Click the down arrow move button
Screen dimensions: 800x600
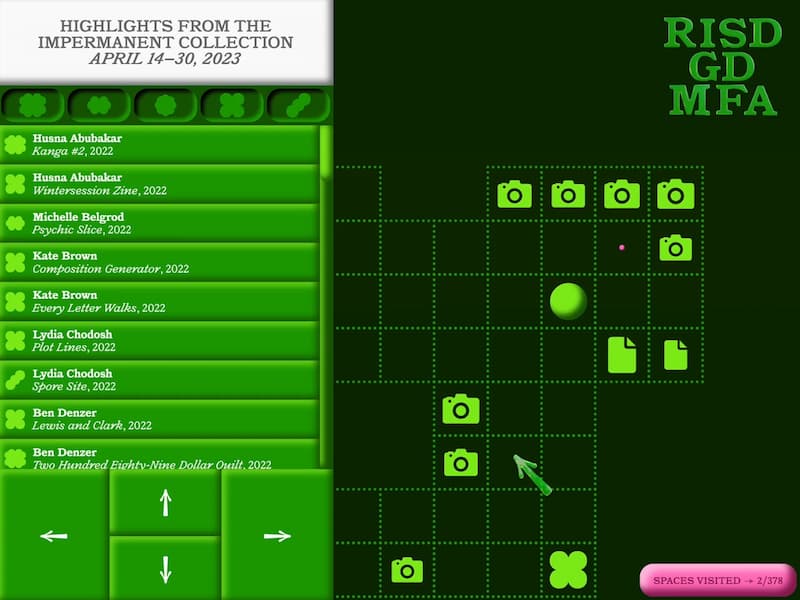(x=165, y=568)
